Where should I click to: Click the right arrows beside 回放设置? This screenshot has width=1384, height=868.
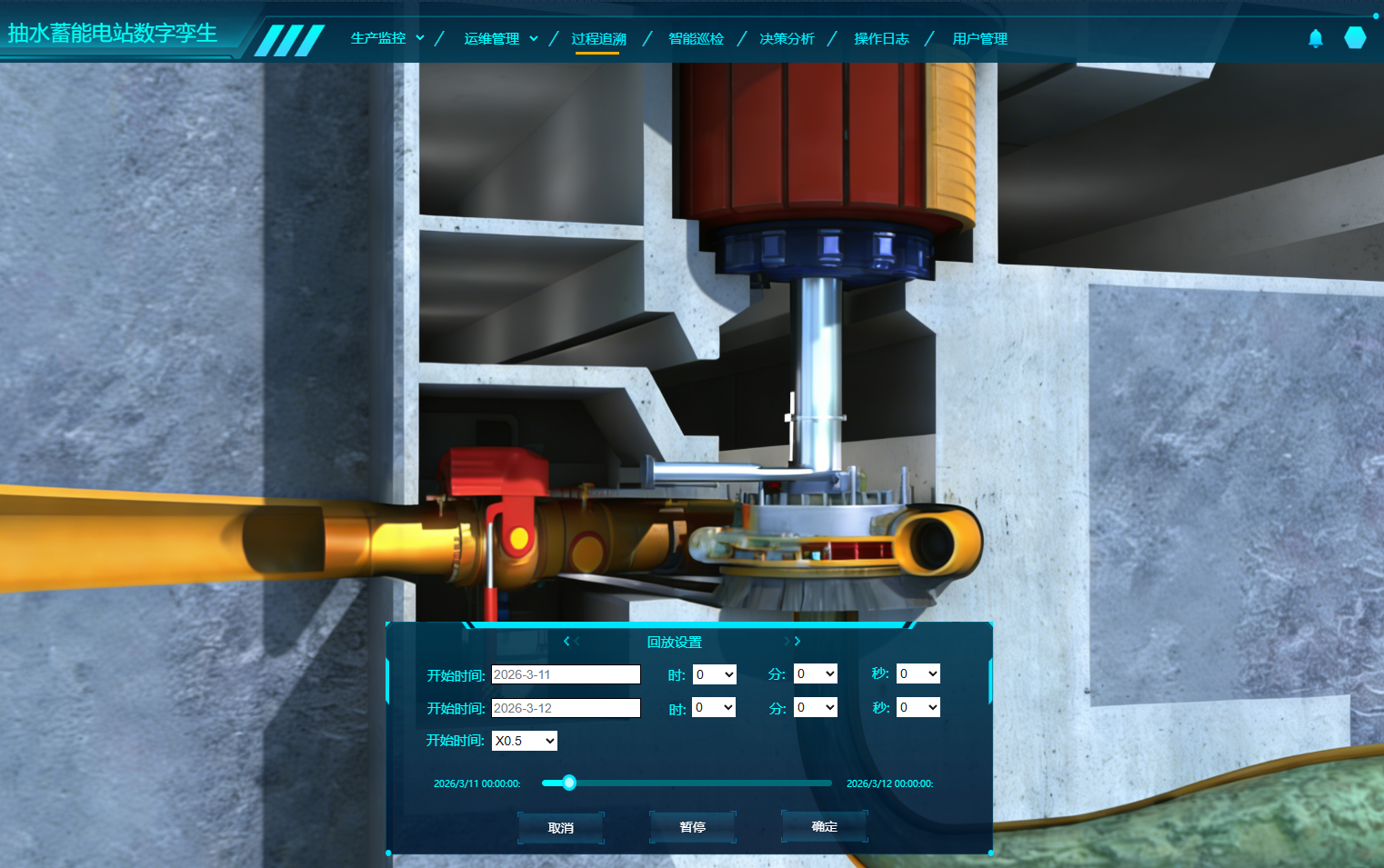click(793, 642)
